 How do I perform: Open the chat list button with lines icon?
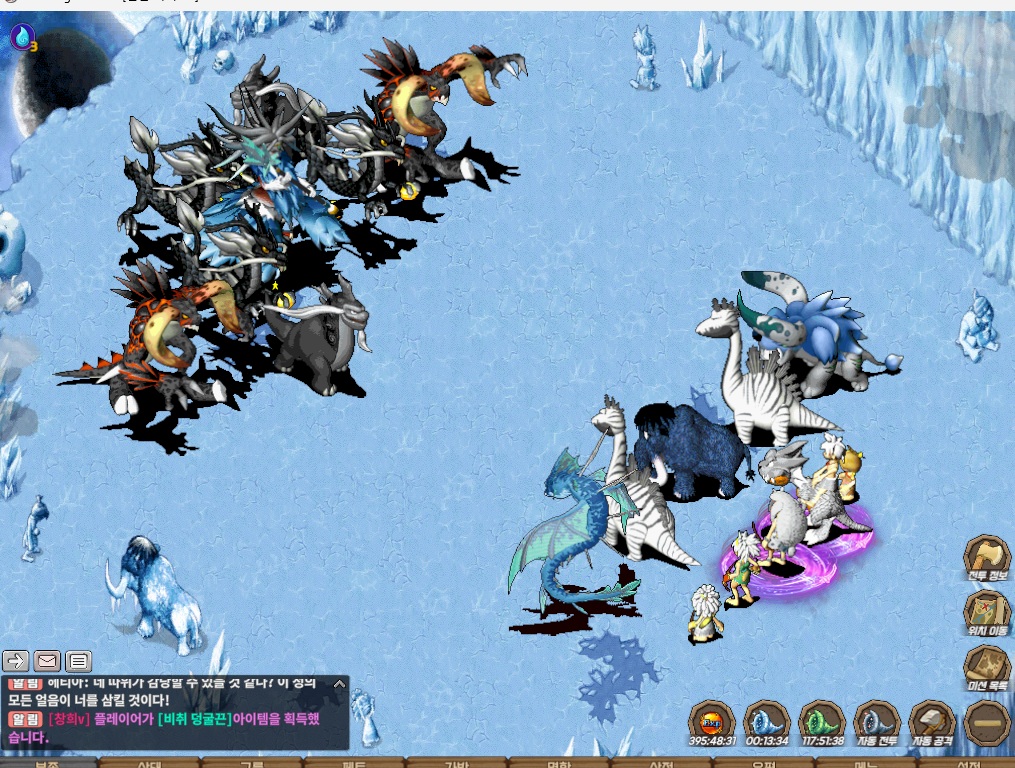coord(79,660)
